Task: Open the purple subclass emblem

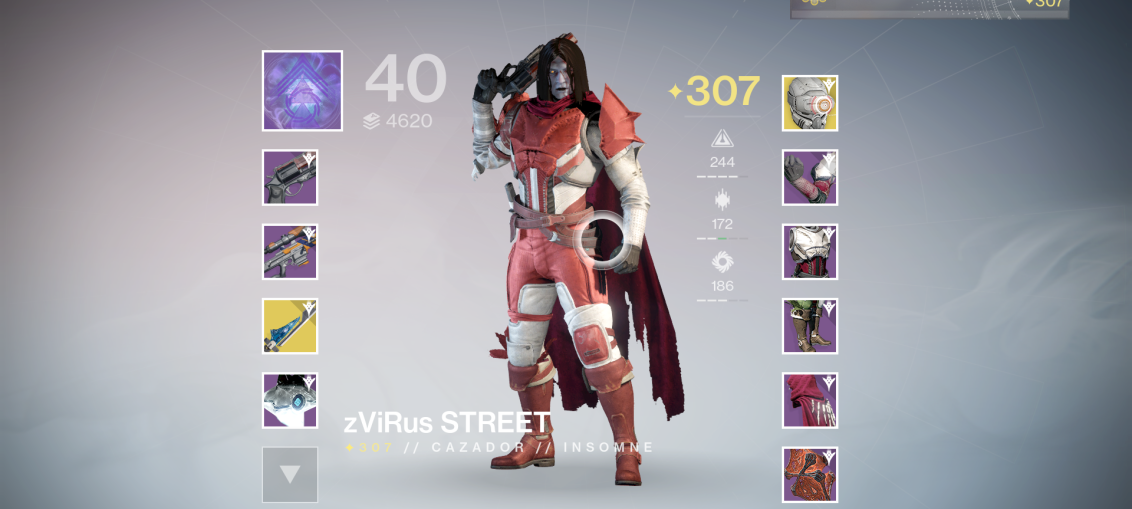Action: [x=302, y=91]
